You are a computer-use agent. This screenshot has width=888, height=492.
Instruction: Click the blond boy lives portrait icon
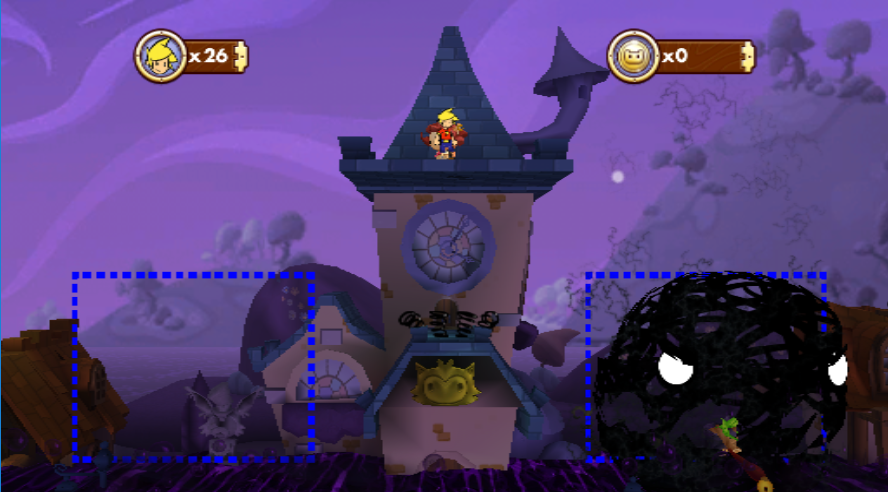(x=160, y=56)
